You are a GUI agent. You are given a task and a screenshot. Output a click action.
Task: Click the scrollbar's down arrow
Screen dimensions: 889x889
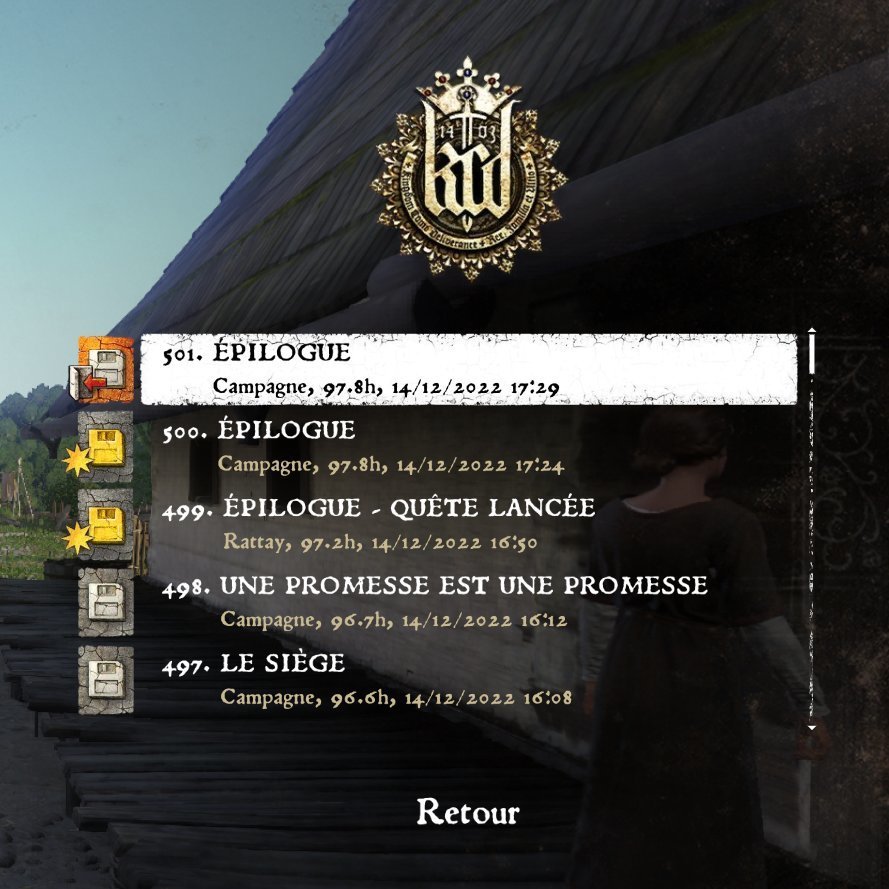click(x=812, y=728)
